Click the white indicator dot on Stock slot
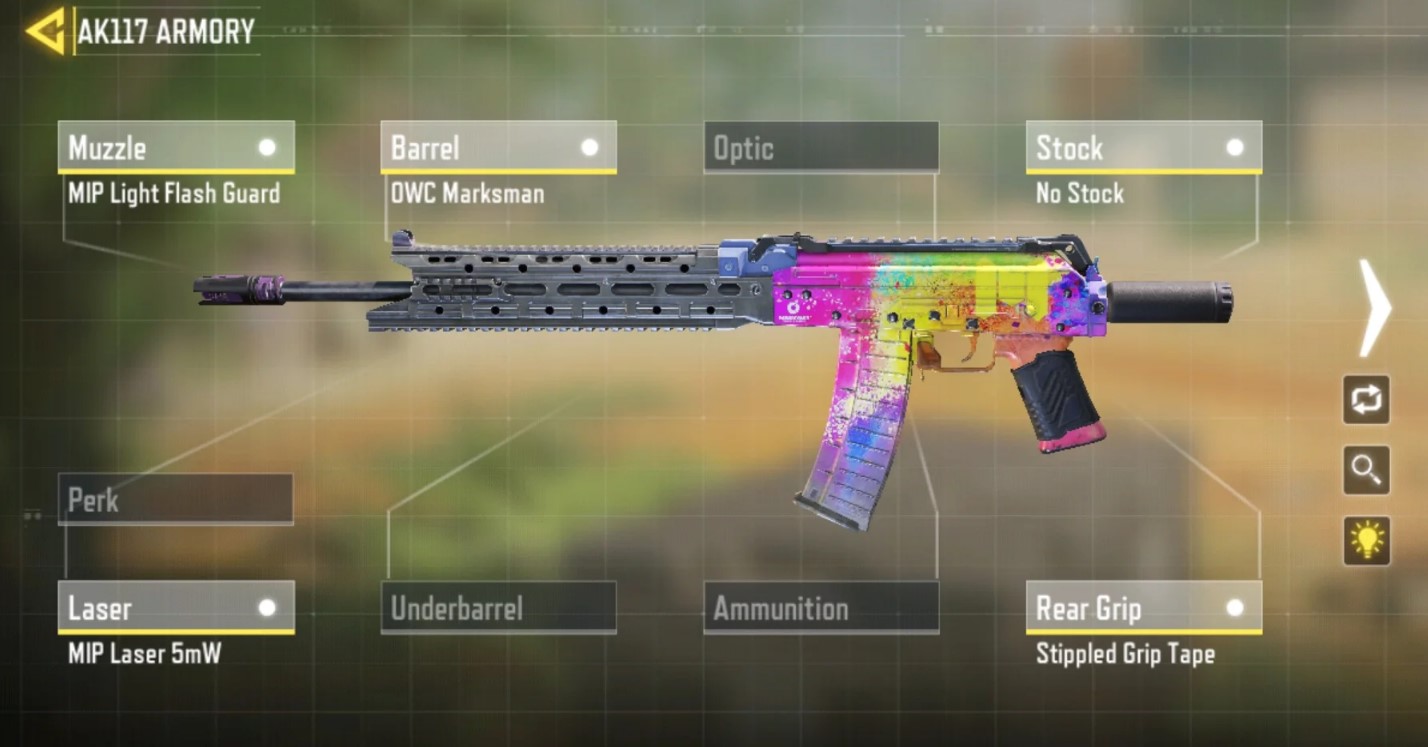The height and width of the screenshot is (747, 1428). (x=1233, y=148)
